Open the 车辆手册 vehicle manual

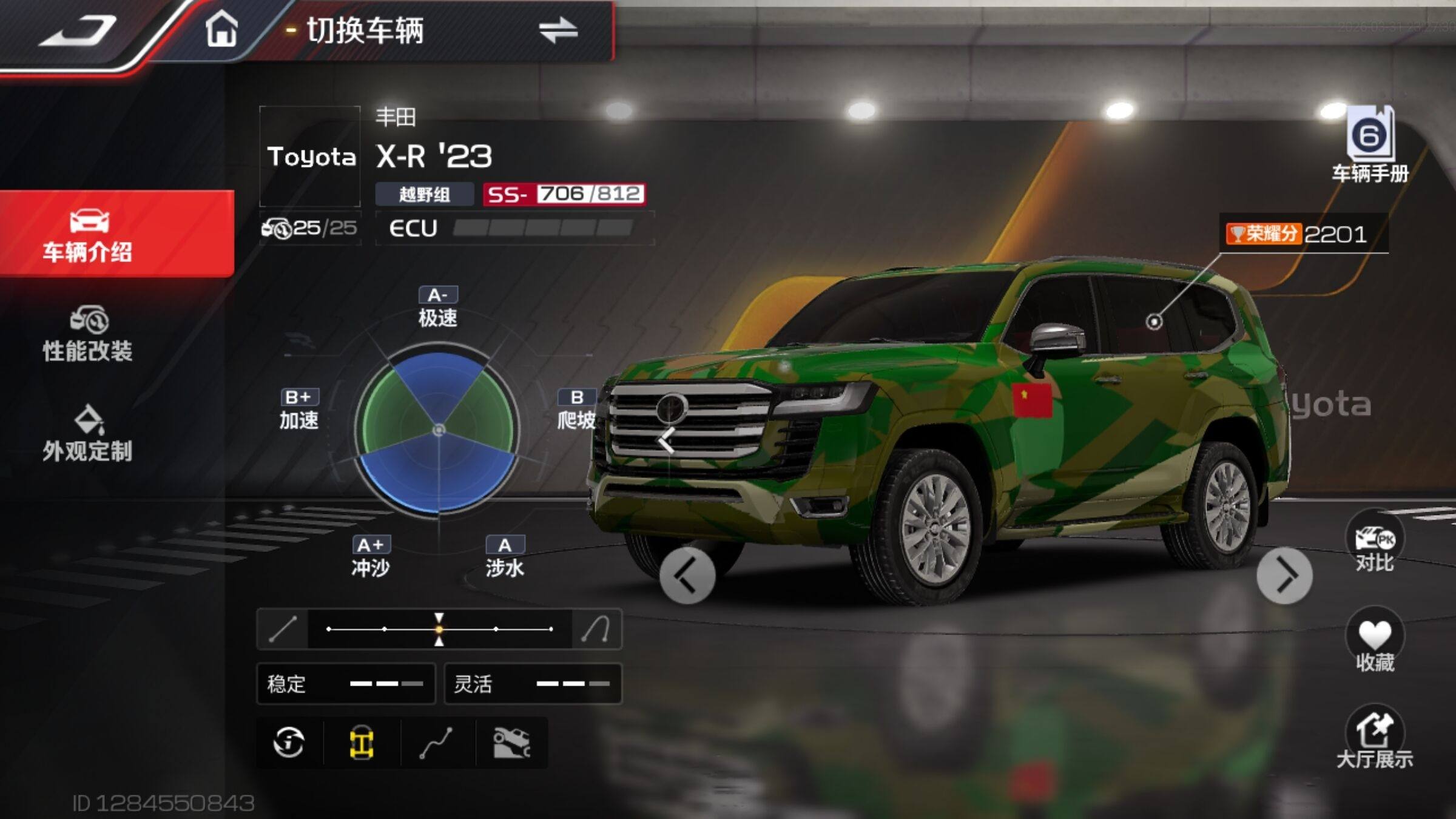point(1370,146)
